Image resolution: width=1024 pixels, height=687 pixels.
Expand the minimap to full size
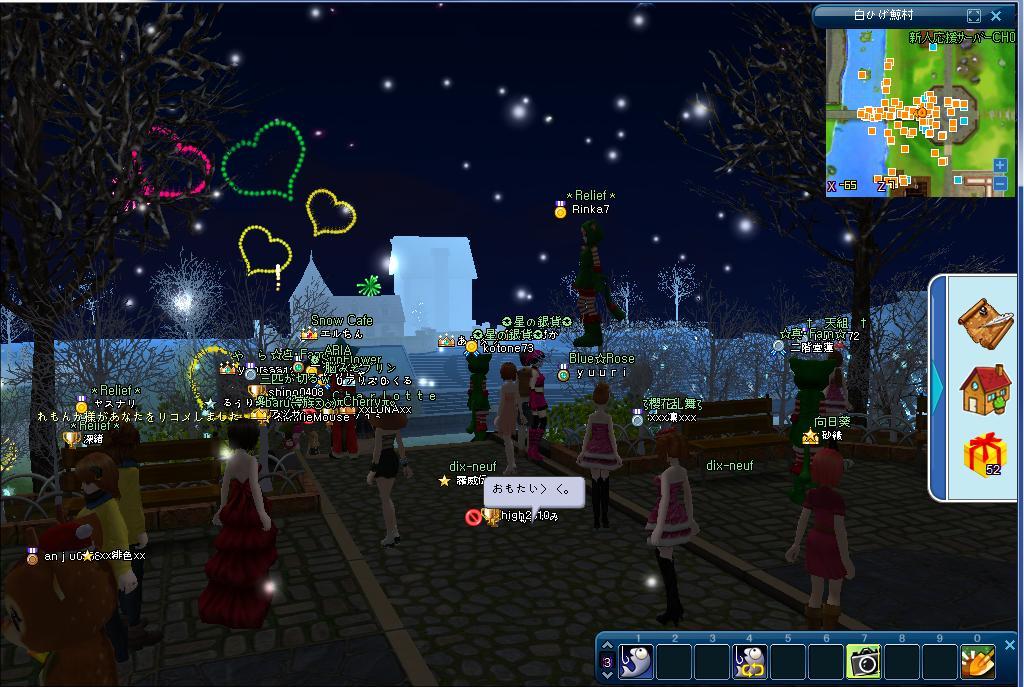coord(974,15)
